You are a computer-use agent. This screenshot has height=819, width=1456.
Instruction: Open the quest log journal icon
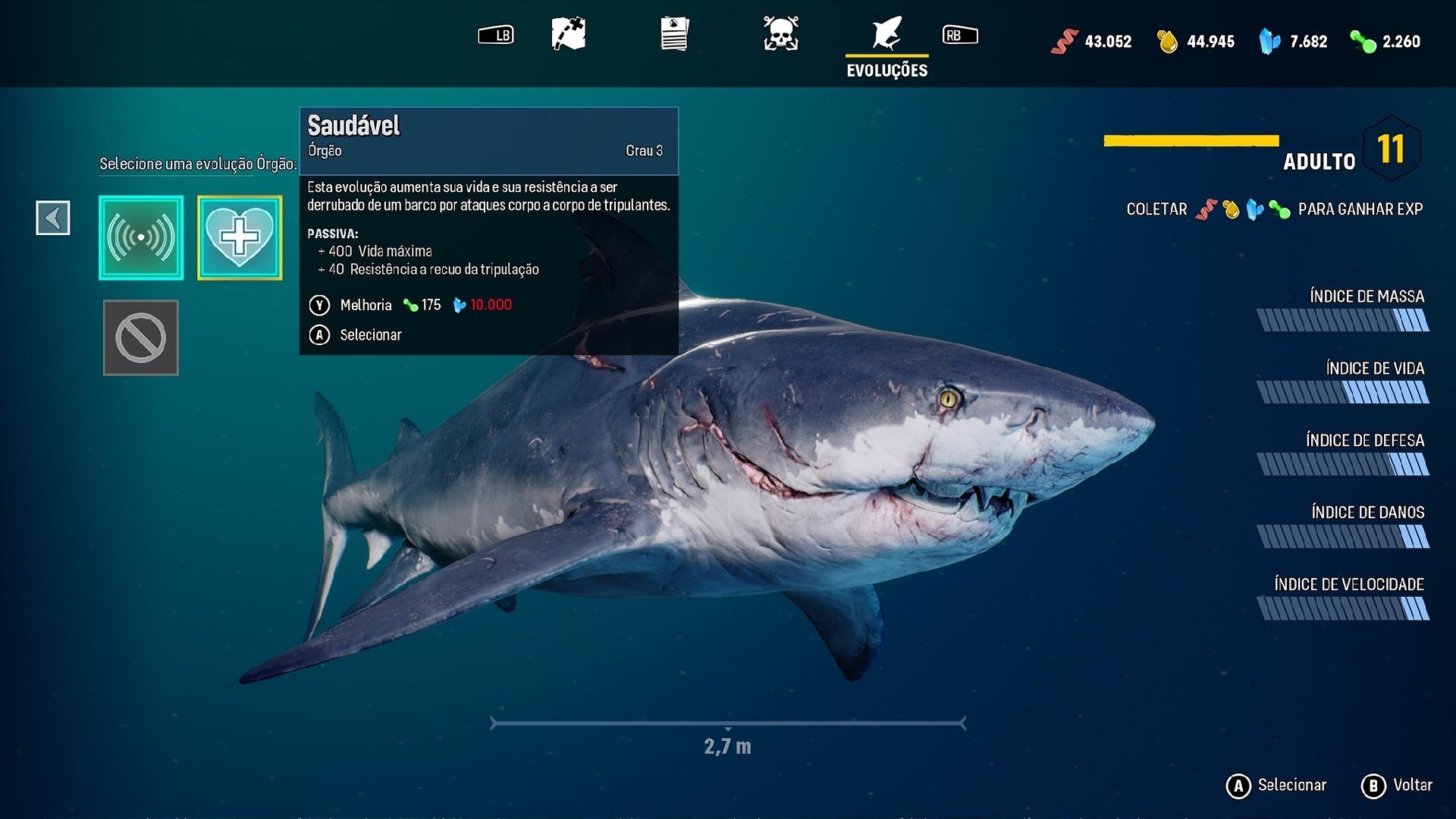click(x=673, y=34)
